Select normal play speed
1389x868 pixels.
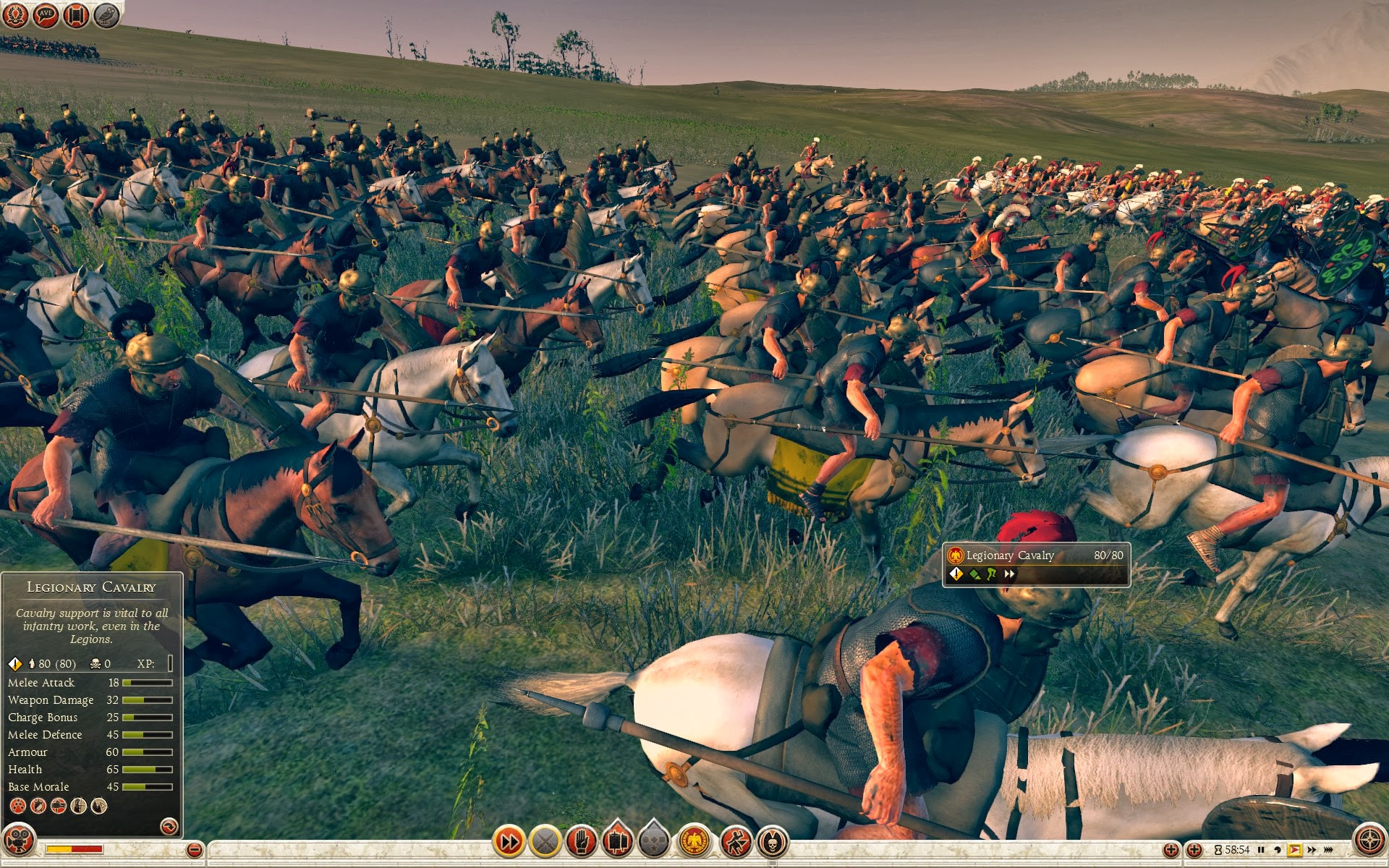[x=1295, y=850]
